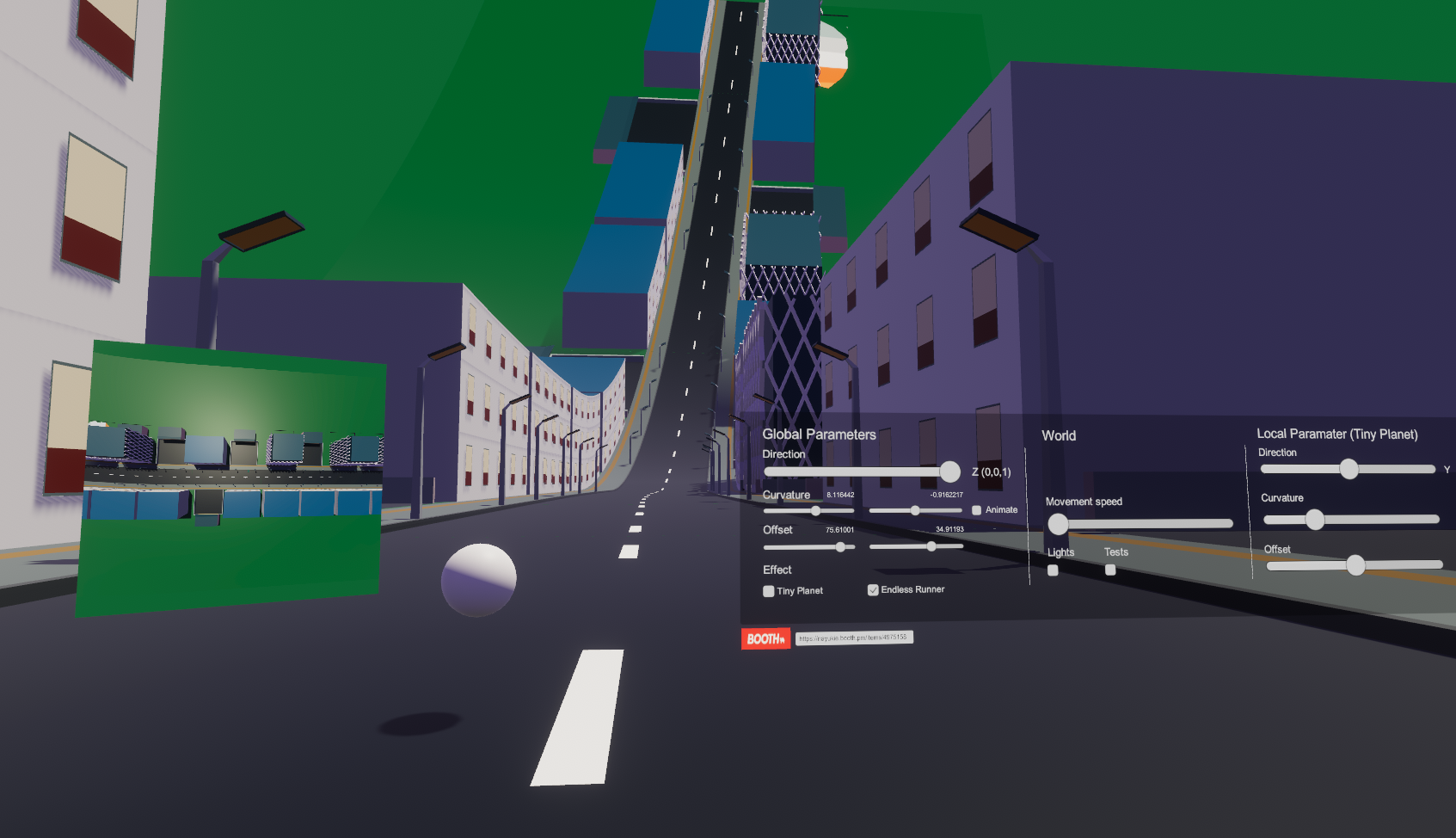Click the Y axis label for local Direction
Image resolution: width=1456 pixels, height=838 pixels.
pyautogui.click(x=1448, y=470)
